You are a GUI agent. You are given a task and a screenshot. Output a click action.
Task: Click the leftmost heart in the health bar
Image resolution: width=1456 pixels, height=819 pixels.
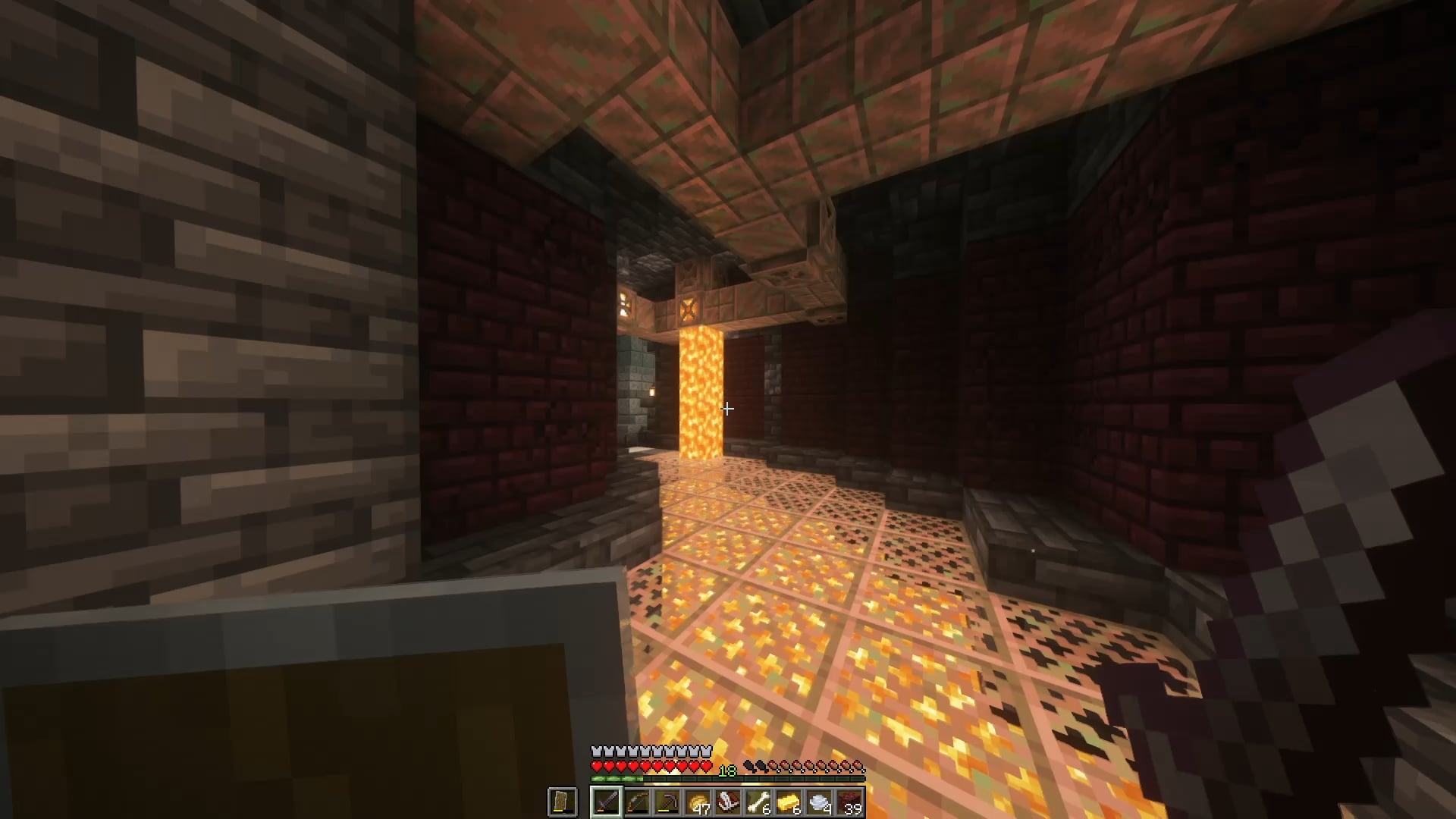[x=596, y=765]
